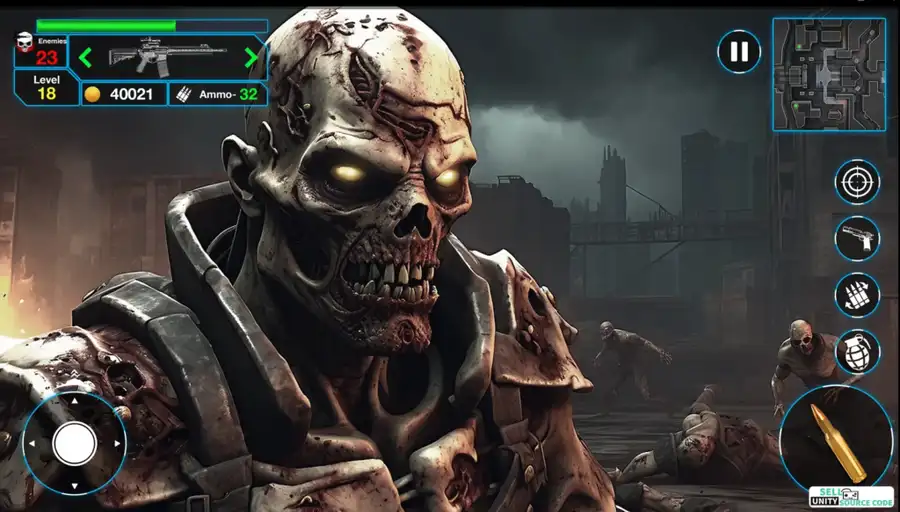900x512 pixels.
Task: Click the Sell Unity Source Code watermark
Action: point(851,497)
